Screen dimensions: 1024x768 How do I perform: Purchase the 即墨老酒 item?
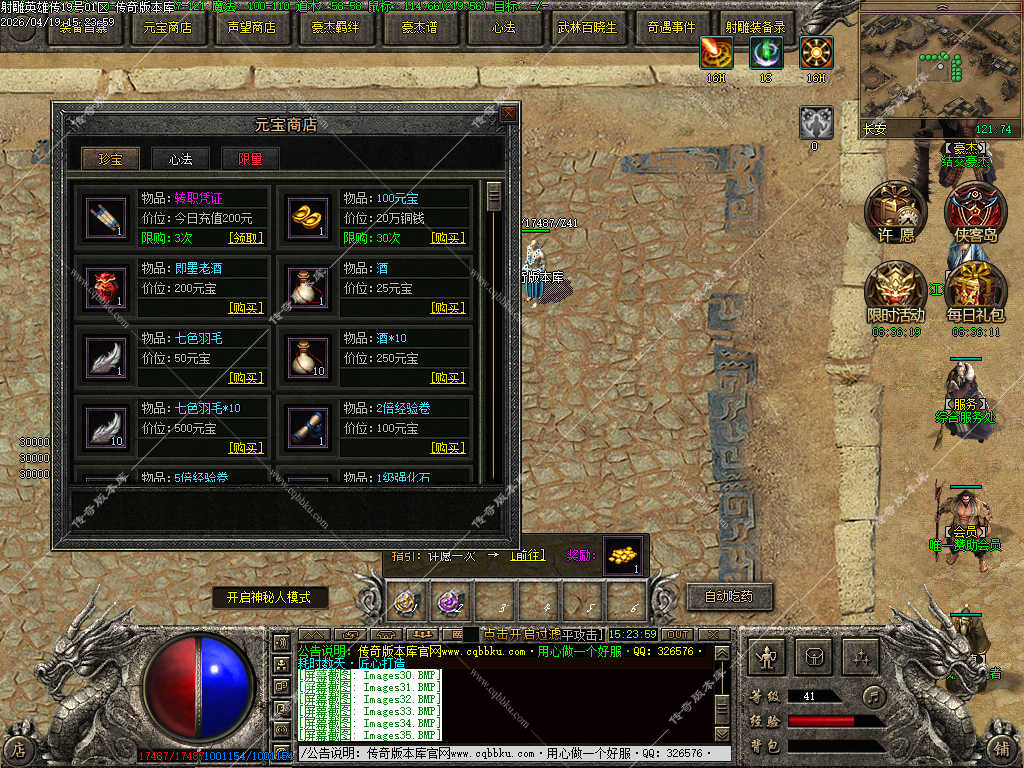[246, 308]
